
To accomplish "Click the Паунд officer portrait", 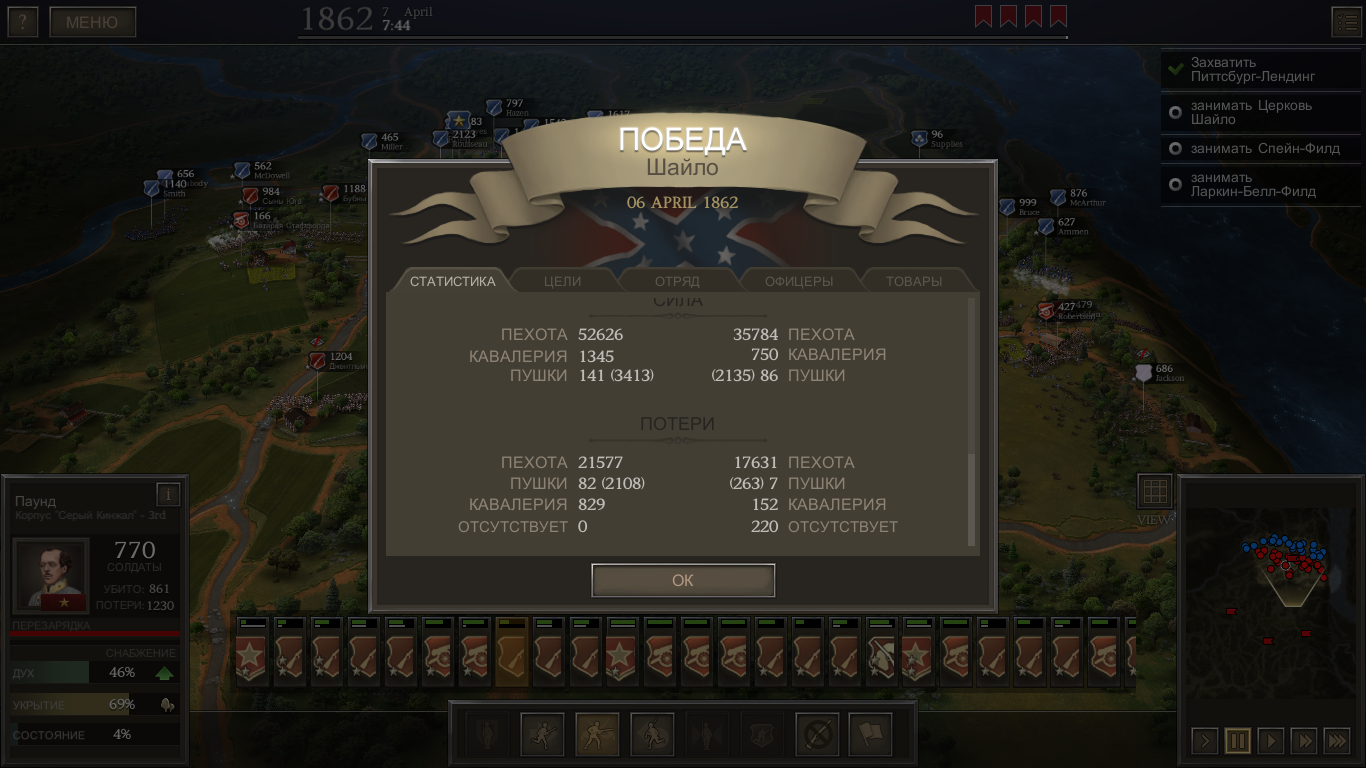I will [51, 575].
